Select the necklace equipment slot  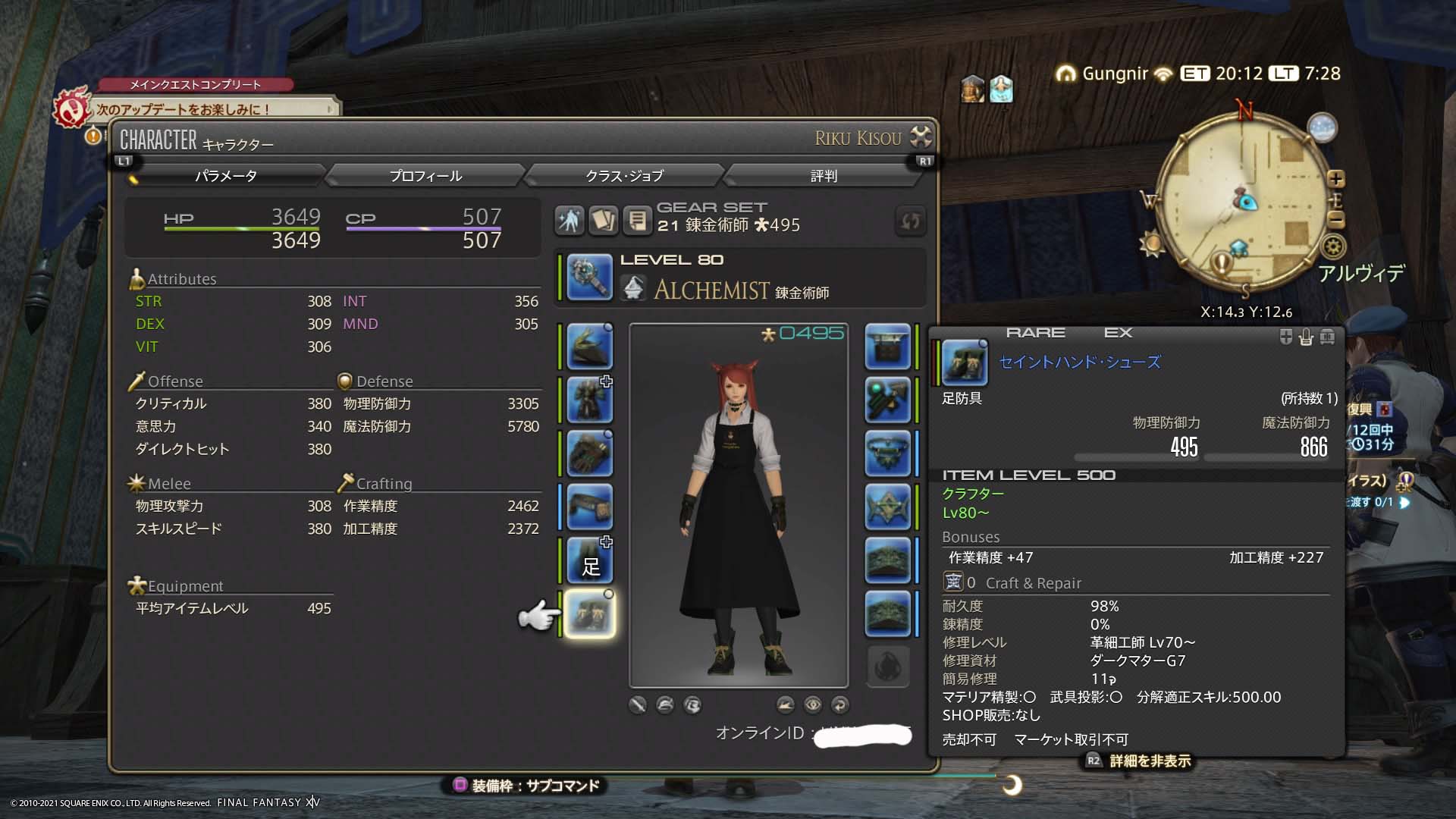click(887, 453)
